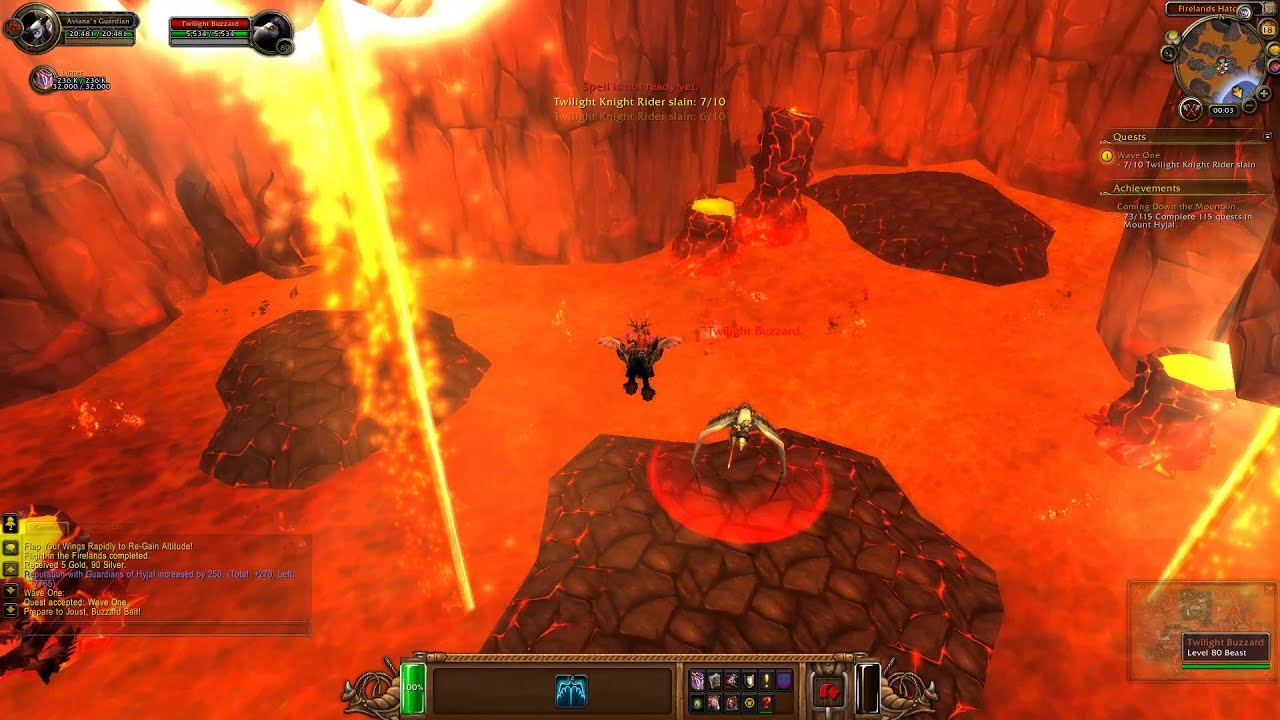Select the Wave One quest entry
Viewport: 1280px width, 720px height.
click(x=1139, y=155)
